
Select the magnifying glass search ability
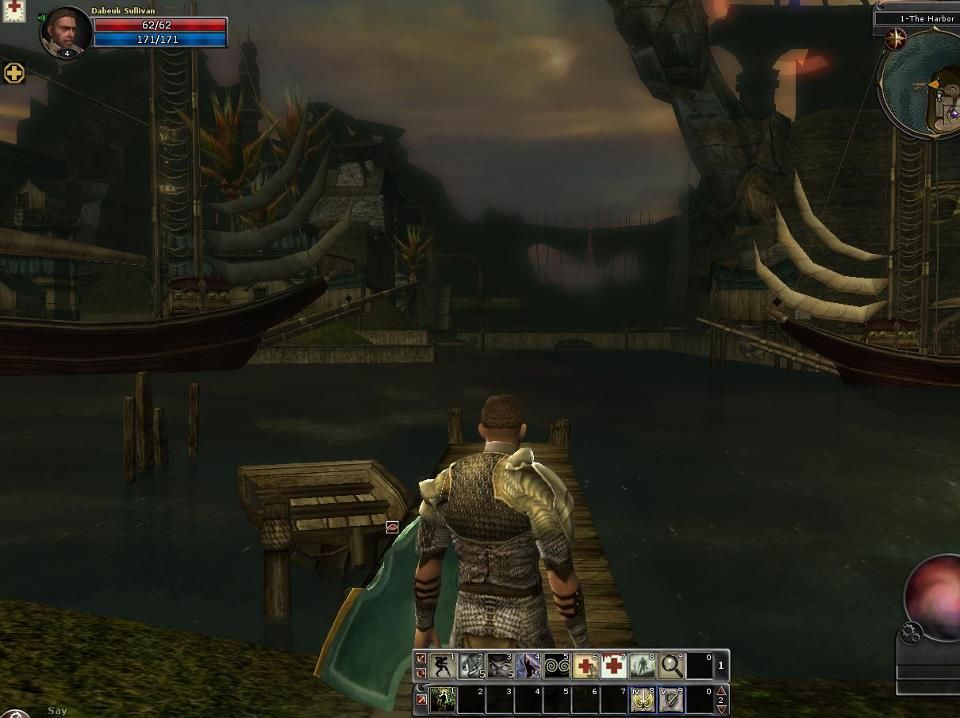pyautogui.click(x=671, y=666)
